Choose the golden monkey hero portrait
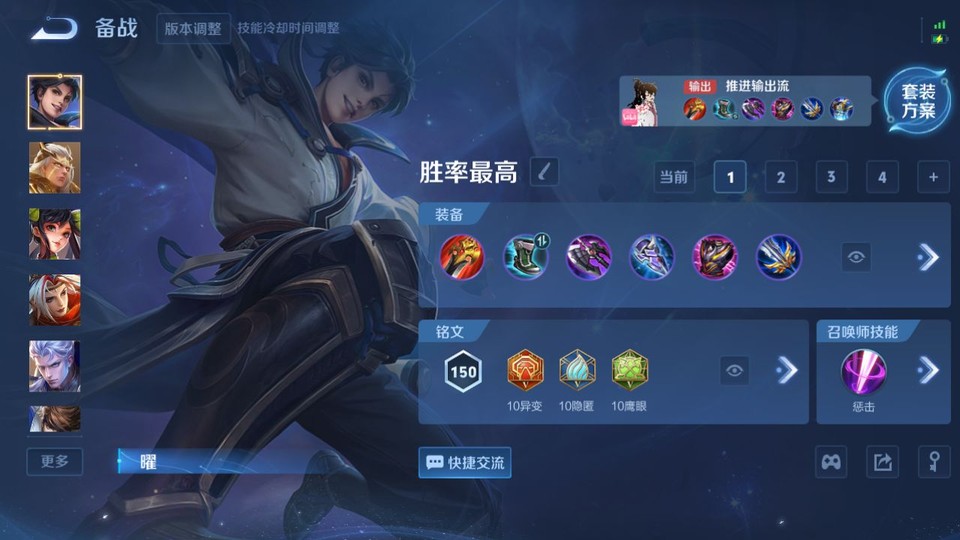960x540 pixels. [x=55, y=168]
